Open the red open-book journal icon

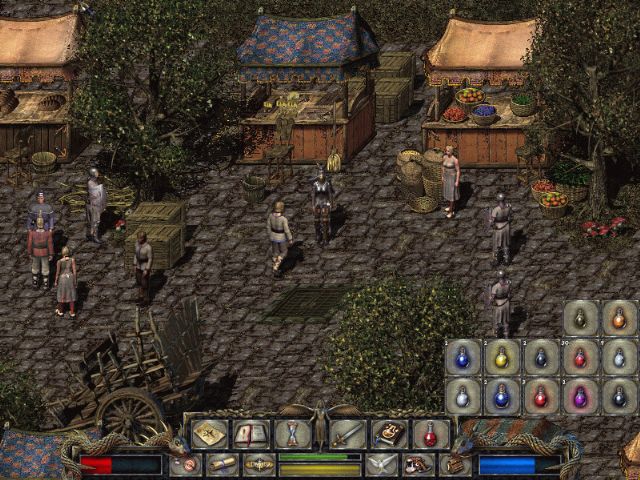click(x=250, y=434)
